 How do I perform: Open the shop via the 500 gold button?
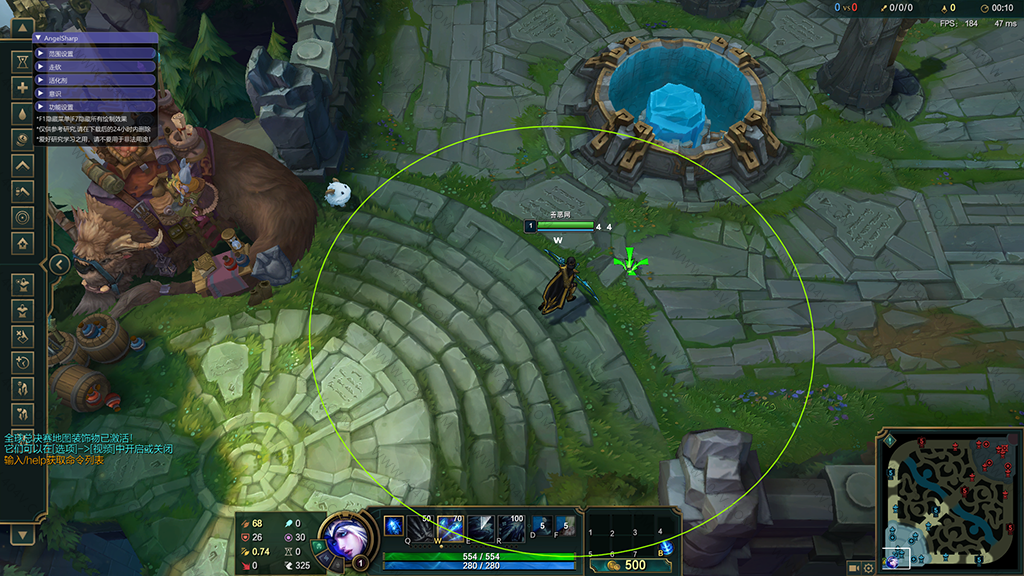627,565
